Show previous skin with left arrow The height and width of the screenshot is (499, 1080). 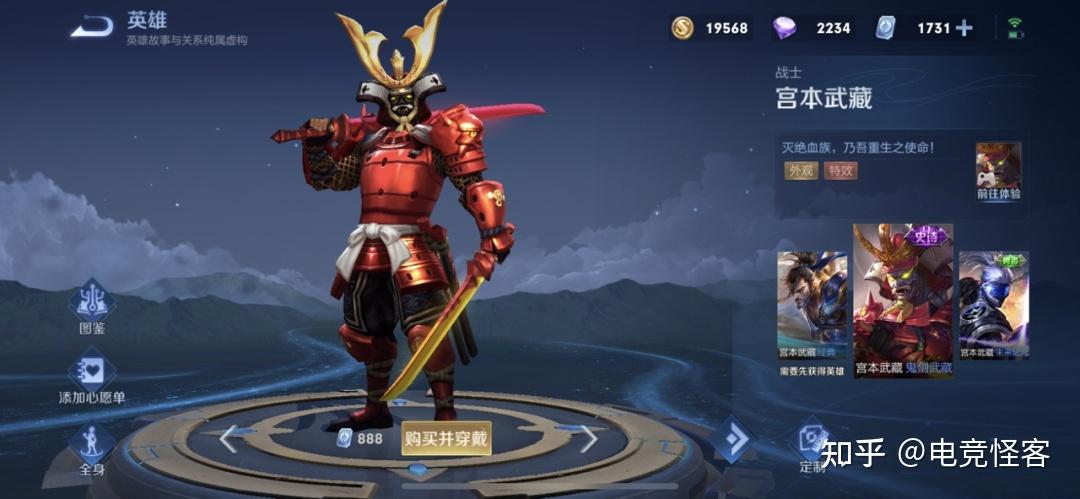pos(229,438)
